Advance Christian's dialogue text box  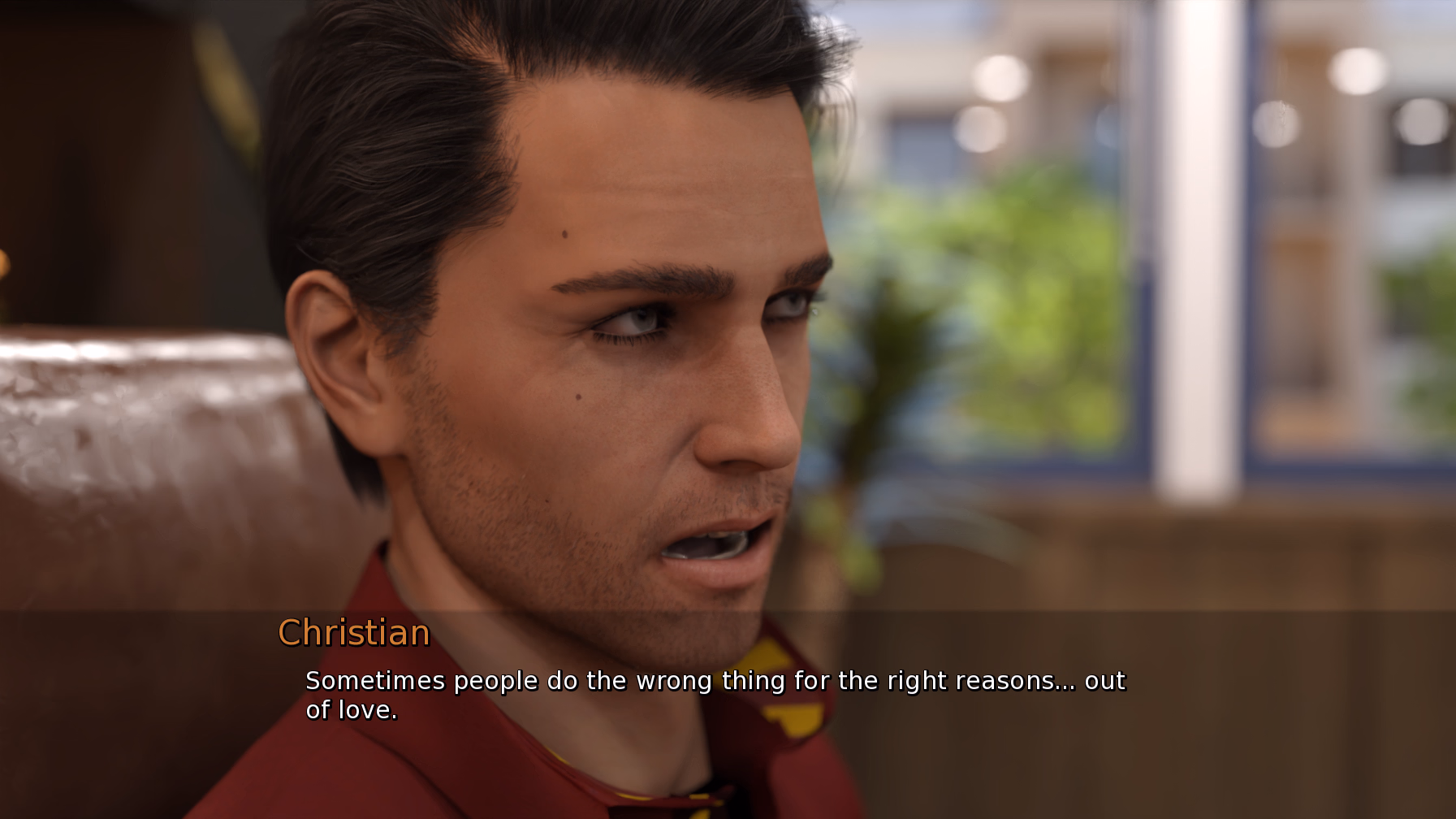coord(715,695)
